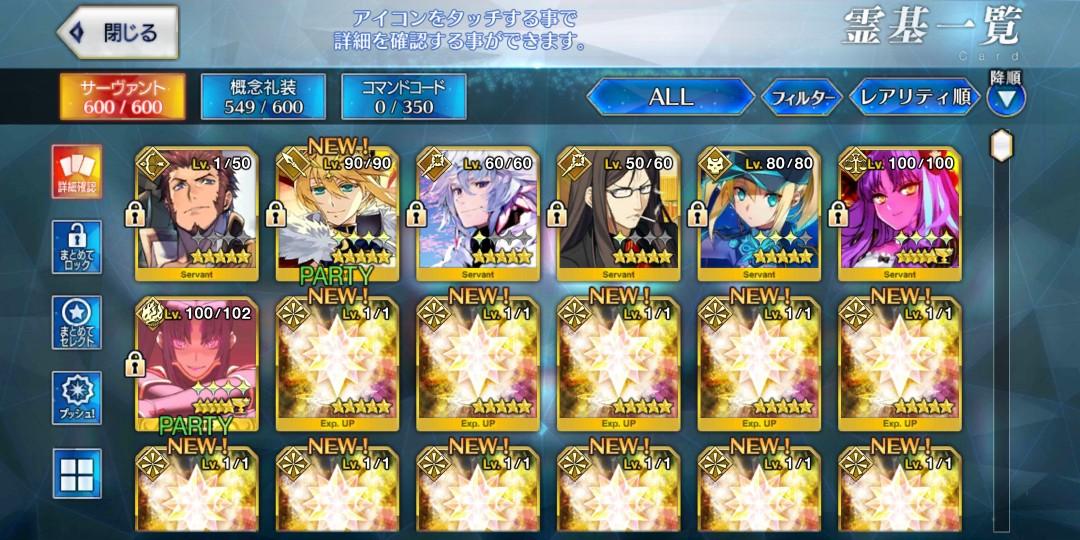
Task: Open the プッシュ! gear button
Action: click(77, 398)
